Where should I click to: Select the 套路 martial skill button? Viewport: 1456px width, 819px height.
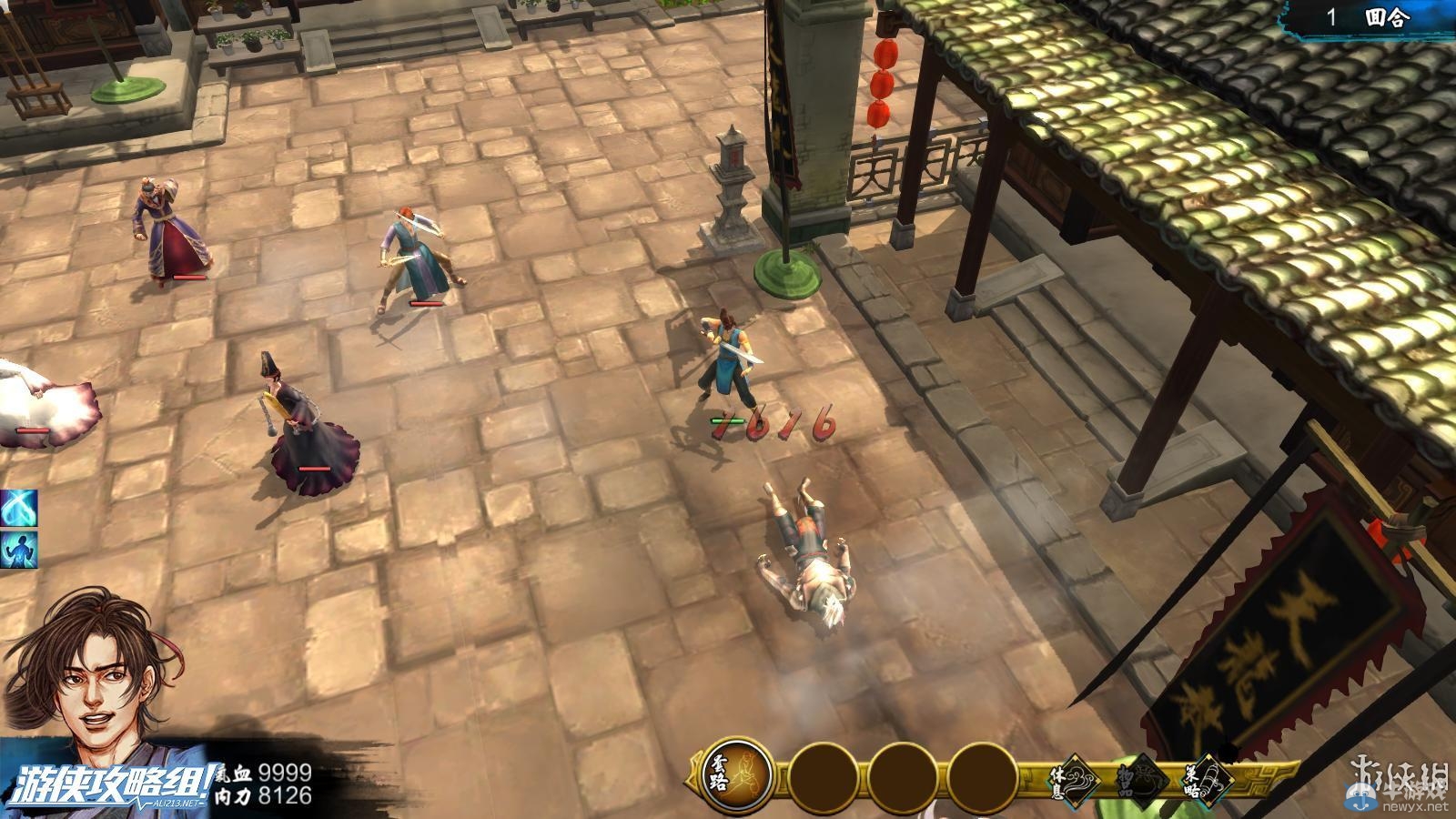click(738, 776)
